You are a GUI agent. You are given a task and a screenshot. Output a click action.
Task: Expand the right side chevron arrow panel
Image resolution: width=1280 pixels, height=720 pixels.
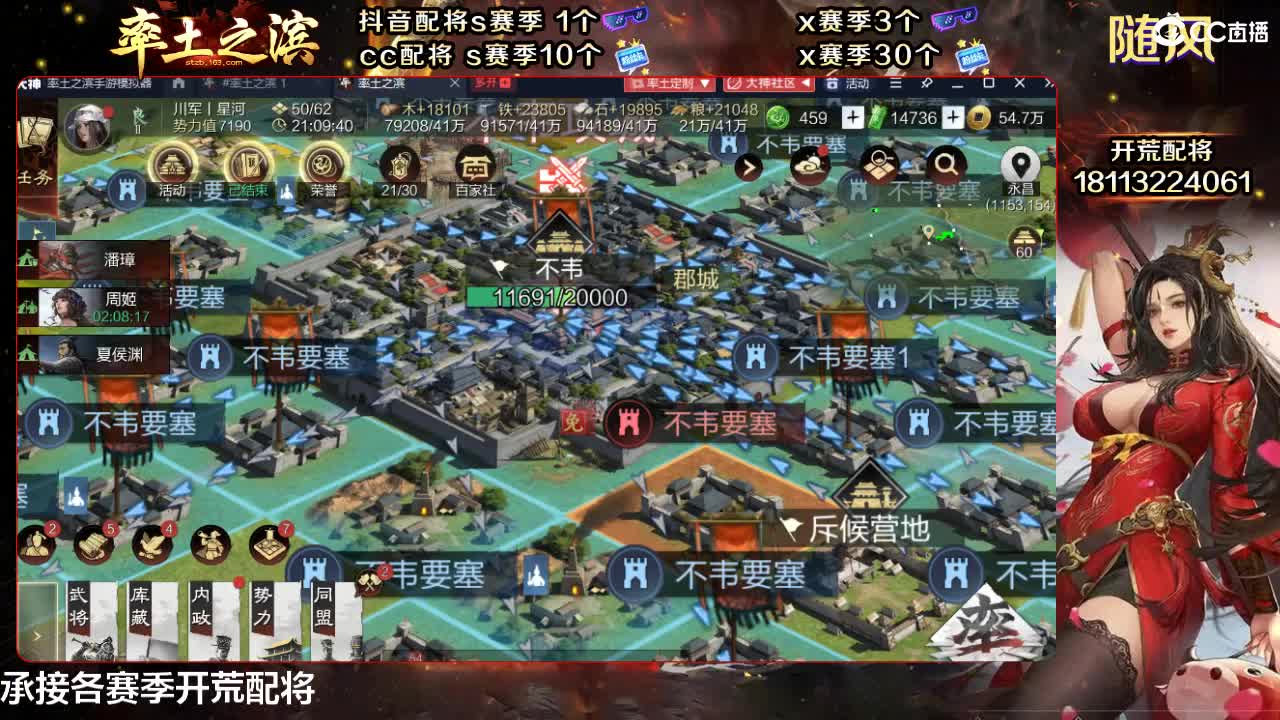(749, 167)
